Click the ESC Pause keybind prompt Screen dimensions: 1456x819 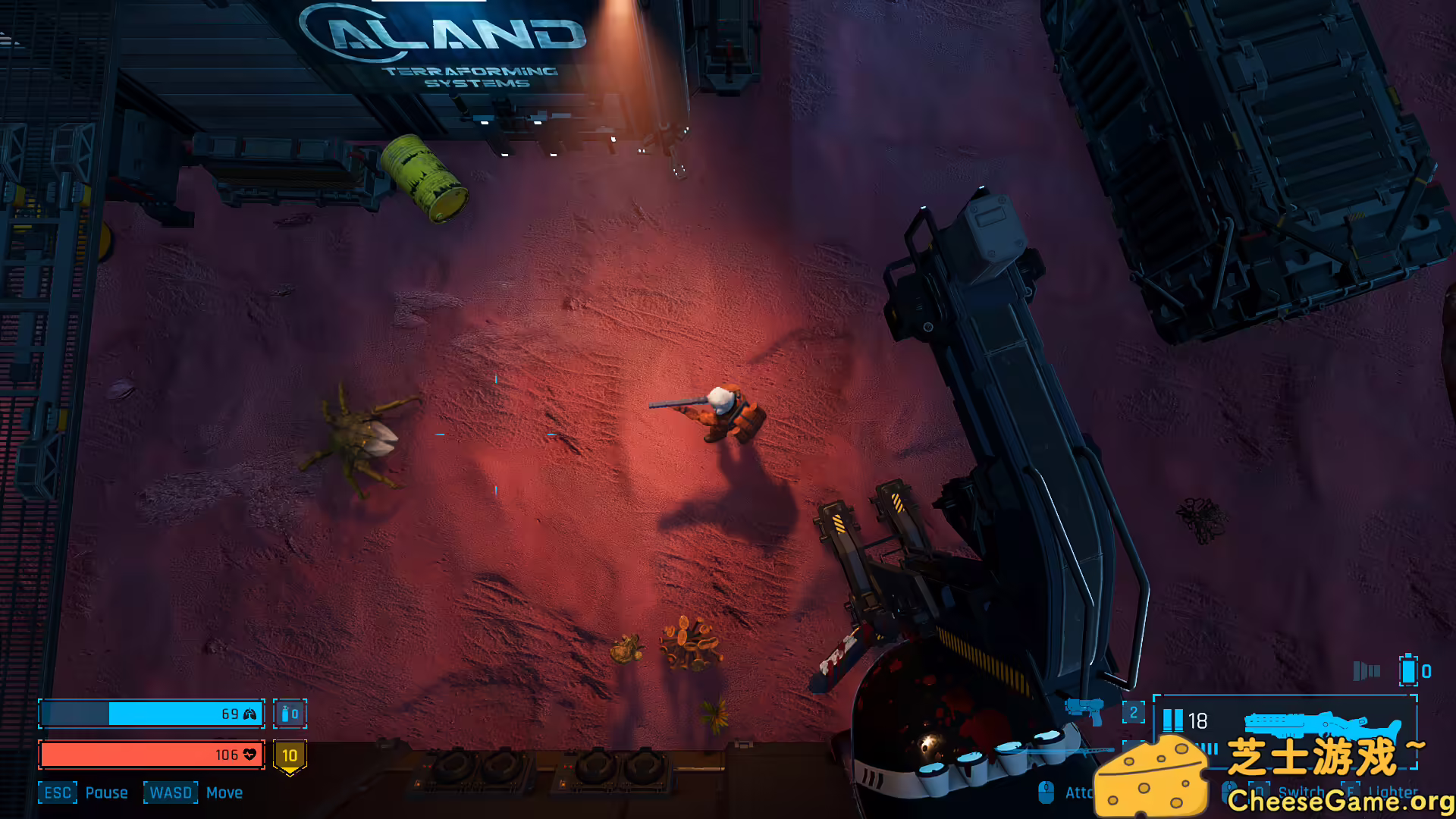coord(58,793)
